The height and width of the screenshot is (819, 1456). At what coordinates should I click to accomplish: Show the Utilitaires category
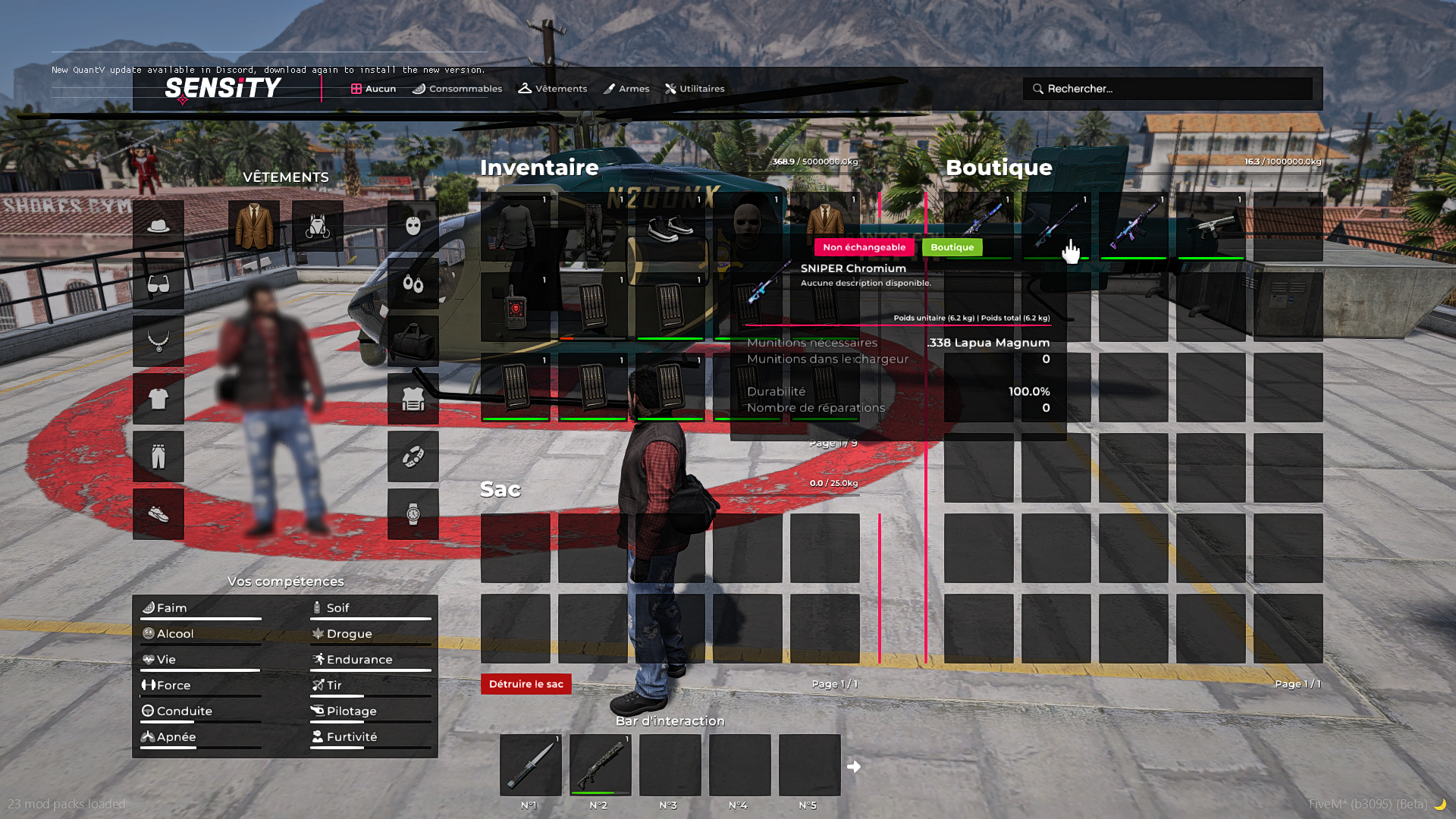695,89
